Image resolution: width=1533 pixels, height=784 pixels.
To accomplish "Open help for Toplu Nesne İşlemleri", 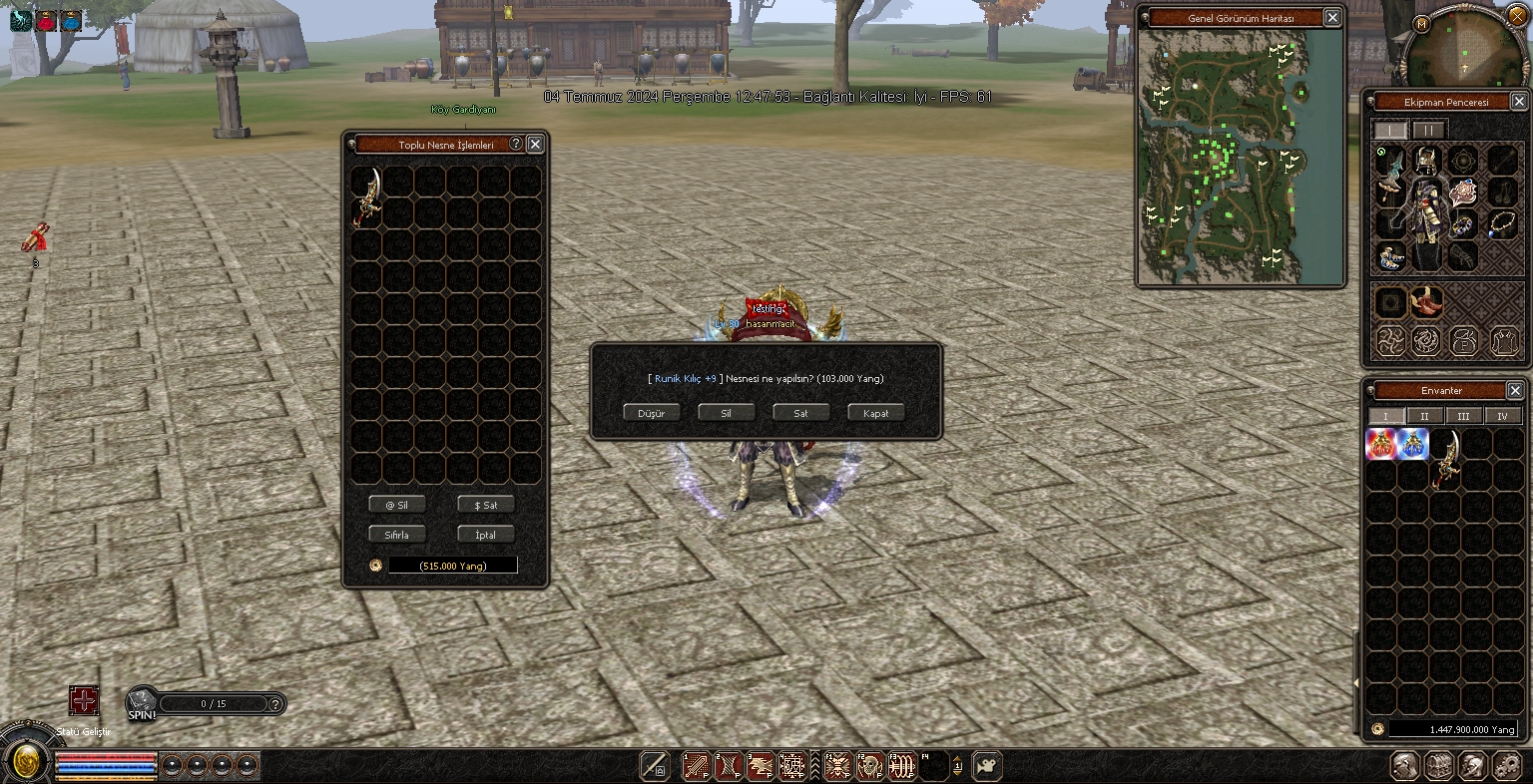I will (516, 144).
